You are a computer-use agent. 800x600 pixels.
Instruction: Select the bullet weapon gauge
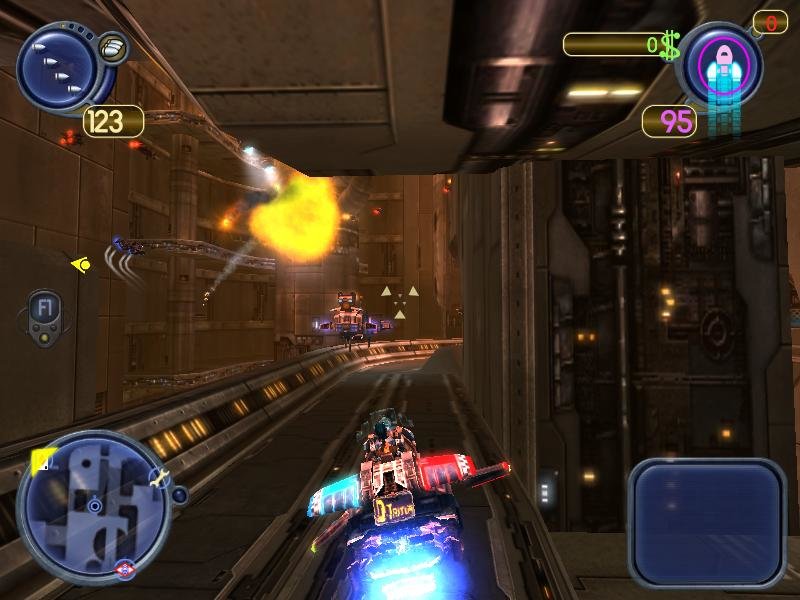point(55,68)
